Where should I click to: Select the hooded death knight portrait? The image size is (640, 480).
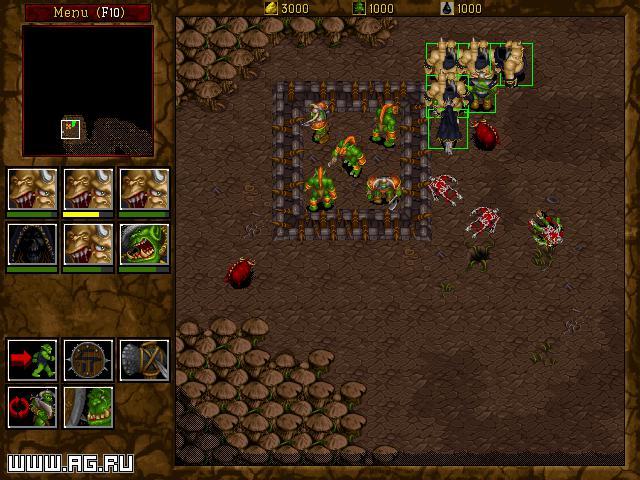point(32,242)
